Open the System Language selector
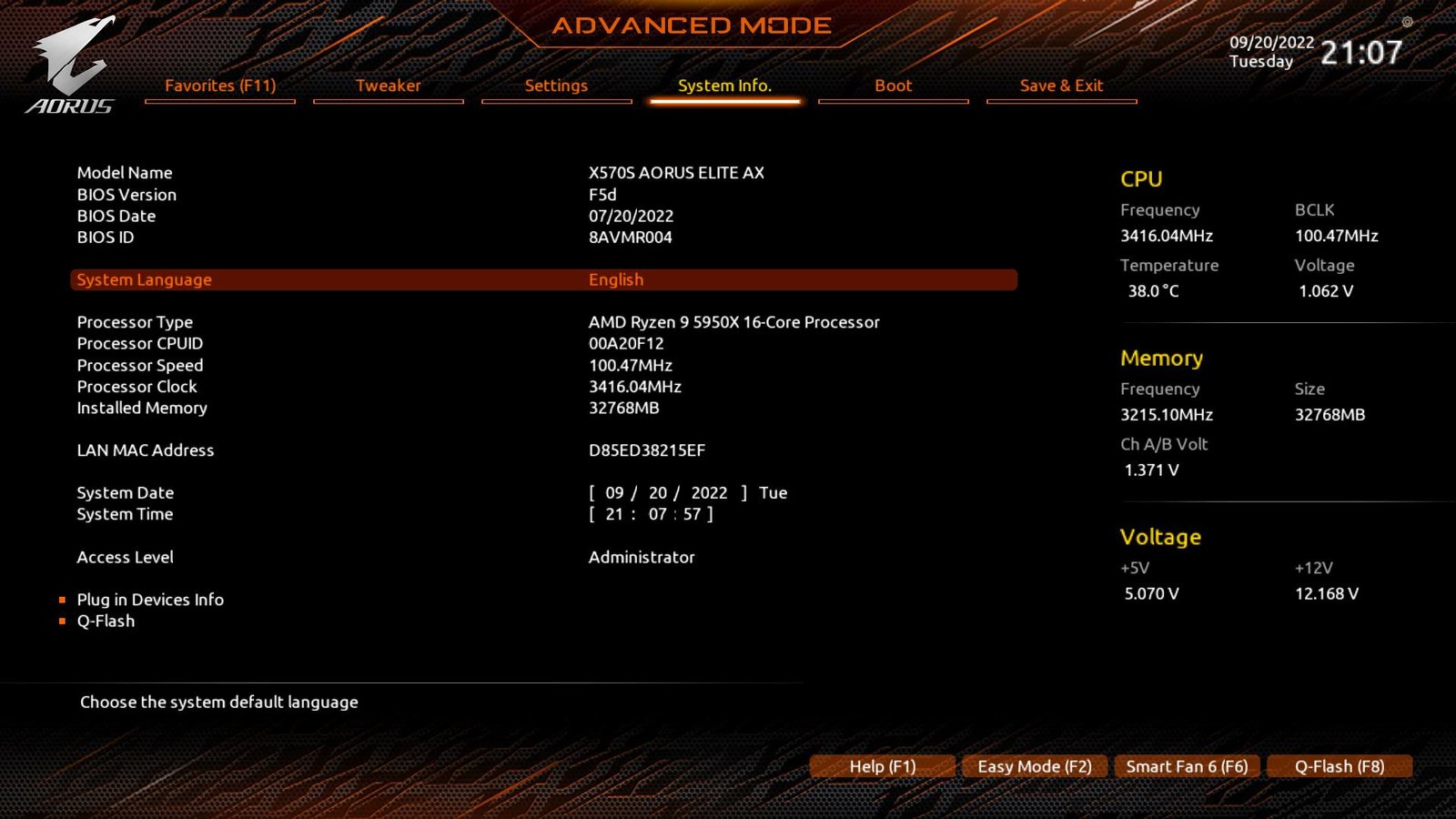 point(143,279)
